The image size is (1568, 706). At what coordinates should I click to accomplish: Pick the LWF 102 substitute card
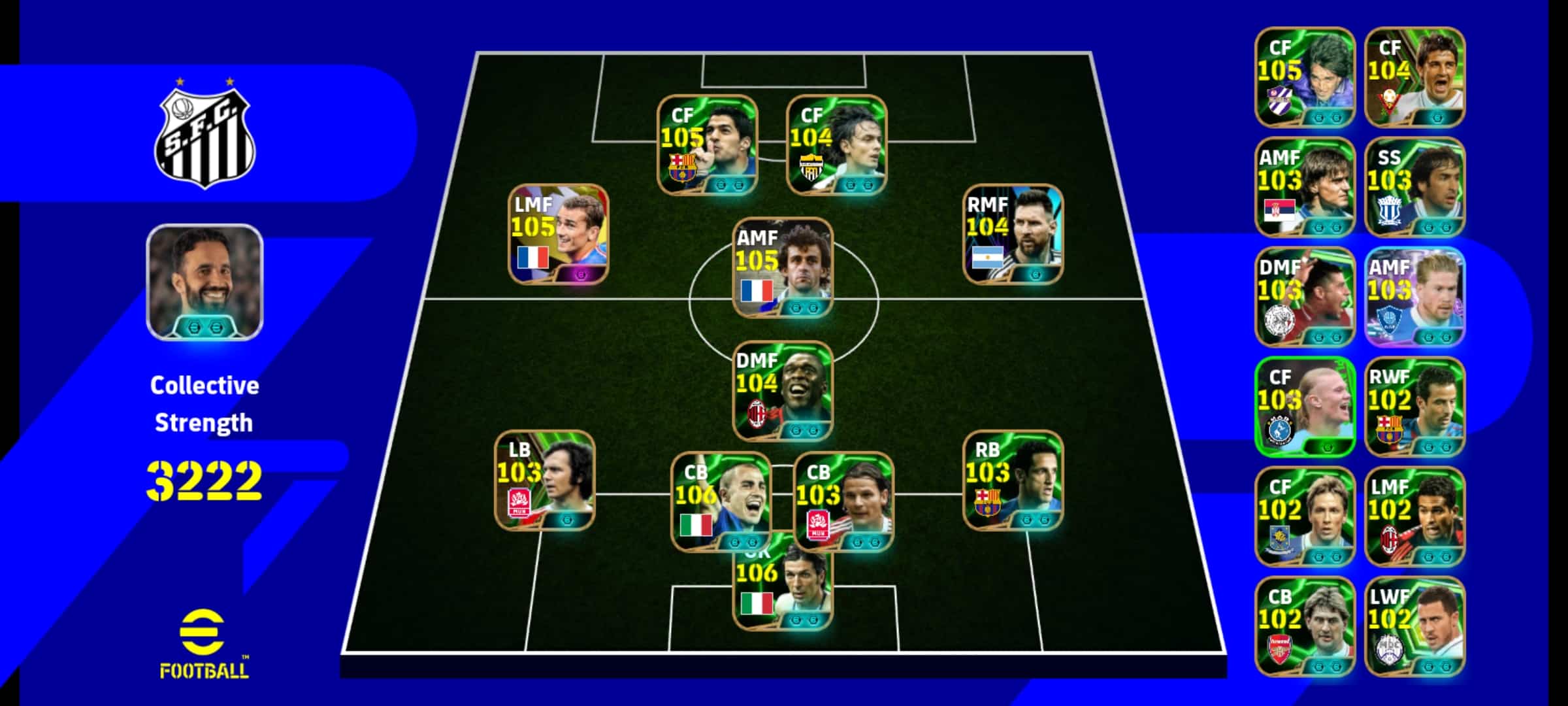pyautogui.click(x=1414, y=626)
